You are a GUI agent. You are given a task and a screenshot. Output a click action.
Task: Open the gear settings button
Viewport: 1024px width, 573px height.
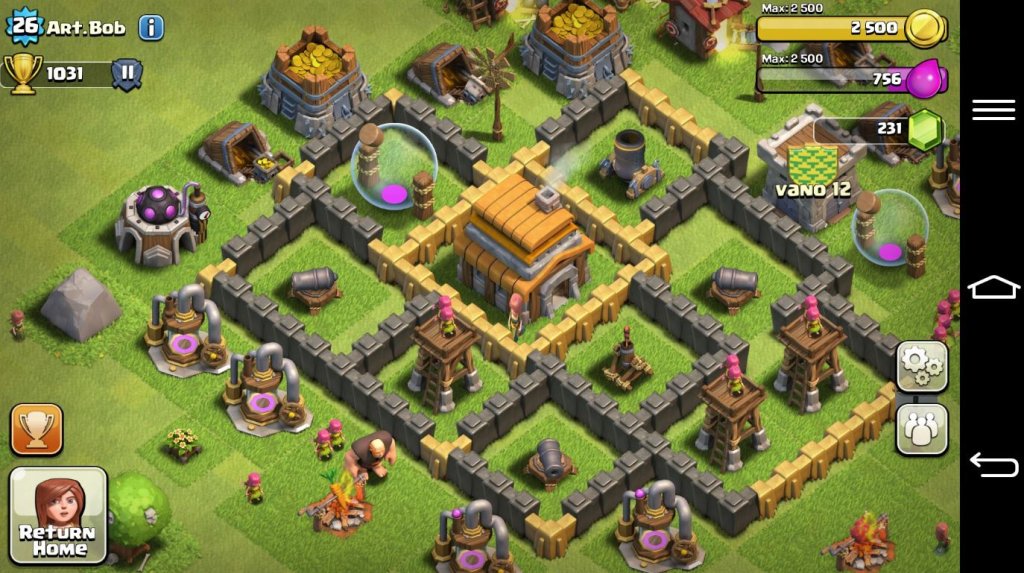(921, 367)
